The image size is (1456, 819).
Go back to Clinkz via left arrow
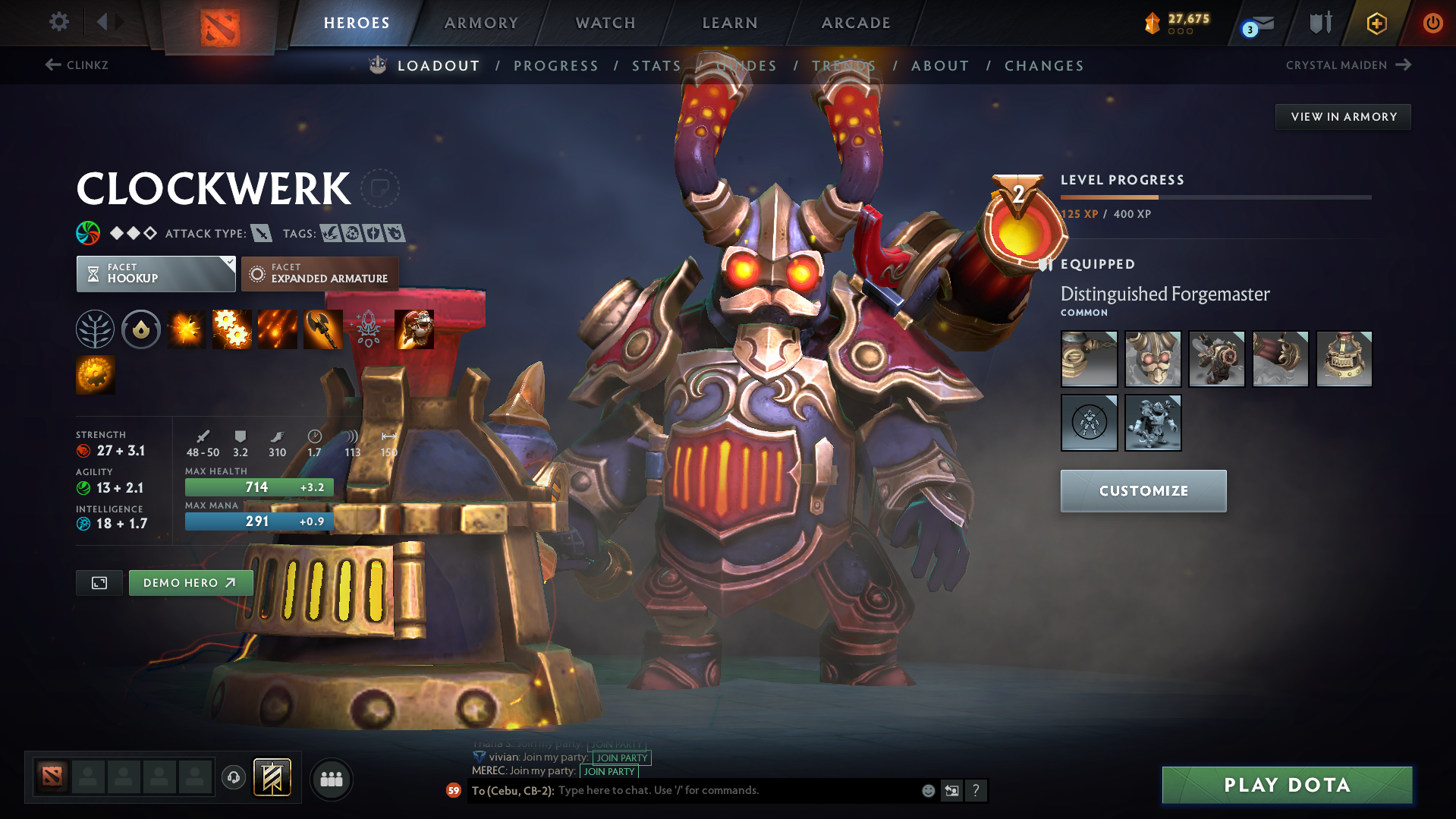point(51,65)
